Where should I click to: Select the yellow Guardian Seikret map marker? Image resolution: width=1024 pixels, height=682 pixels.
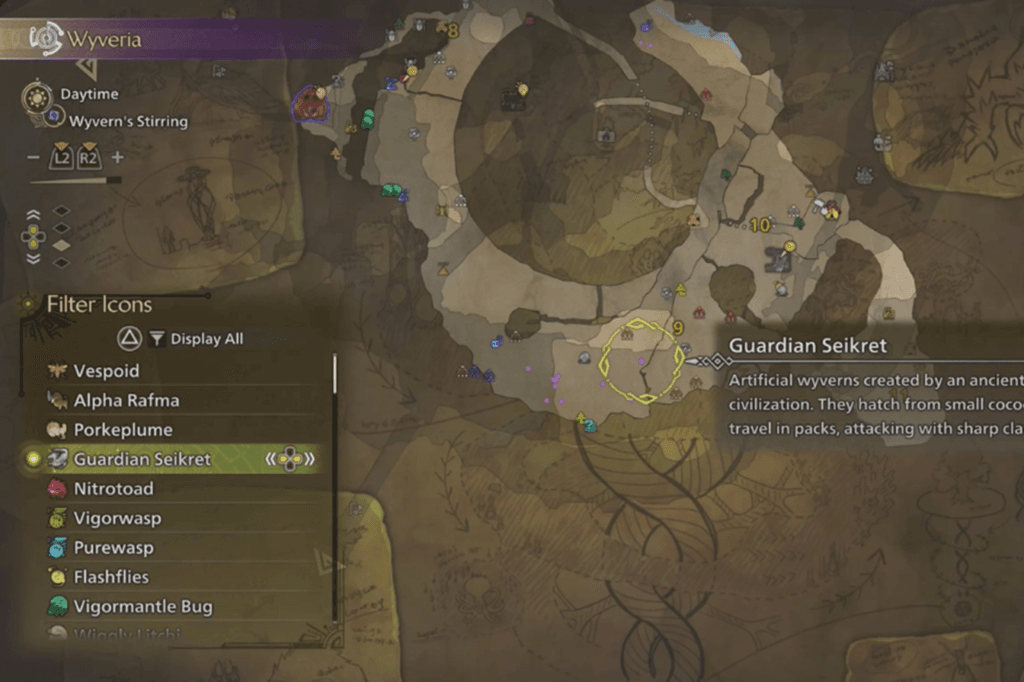point(641,360)
